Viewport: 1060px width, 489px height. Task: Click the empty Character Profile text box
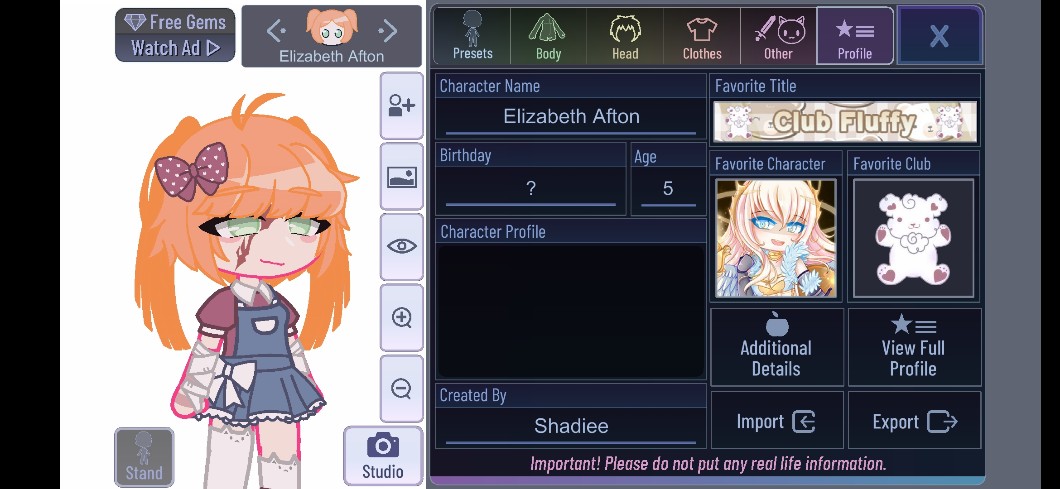pyautogui.click(x=571, y=310)
